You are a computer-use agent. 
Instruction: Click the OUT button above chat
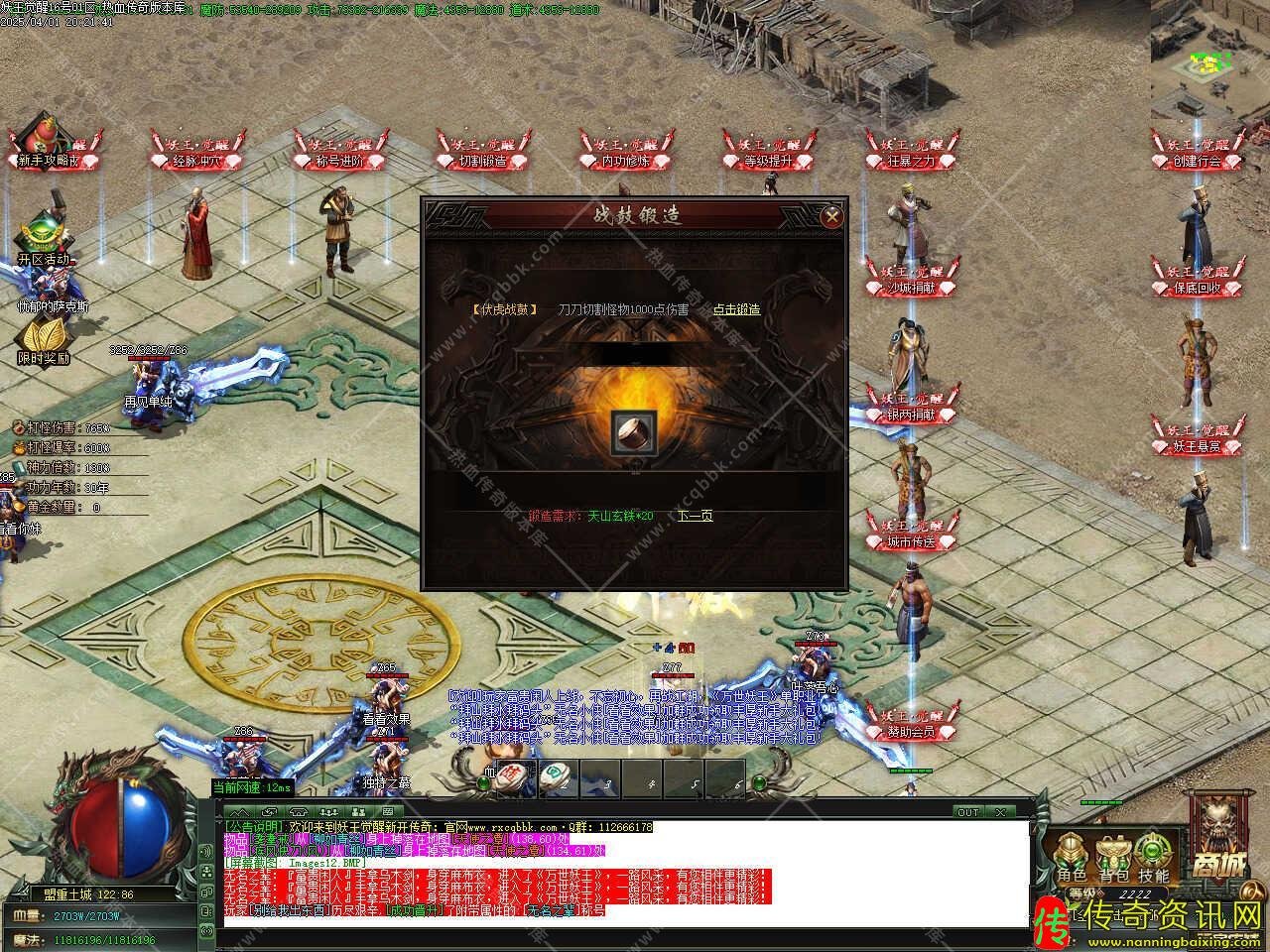[x=968, y=812]
